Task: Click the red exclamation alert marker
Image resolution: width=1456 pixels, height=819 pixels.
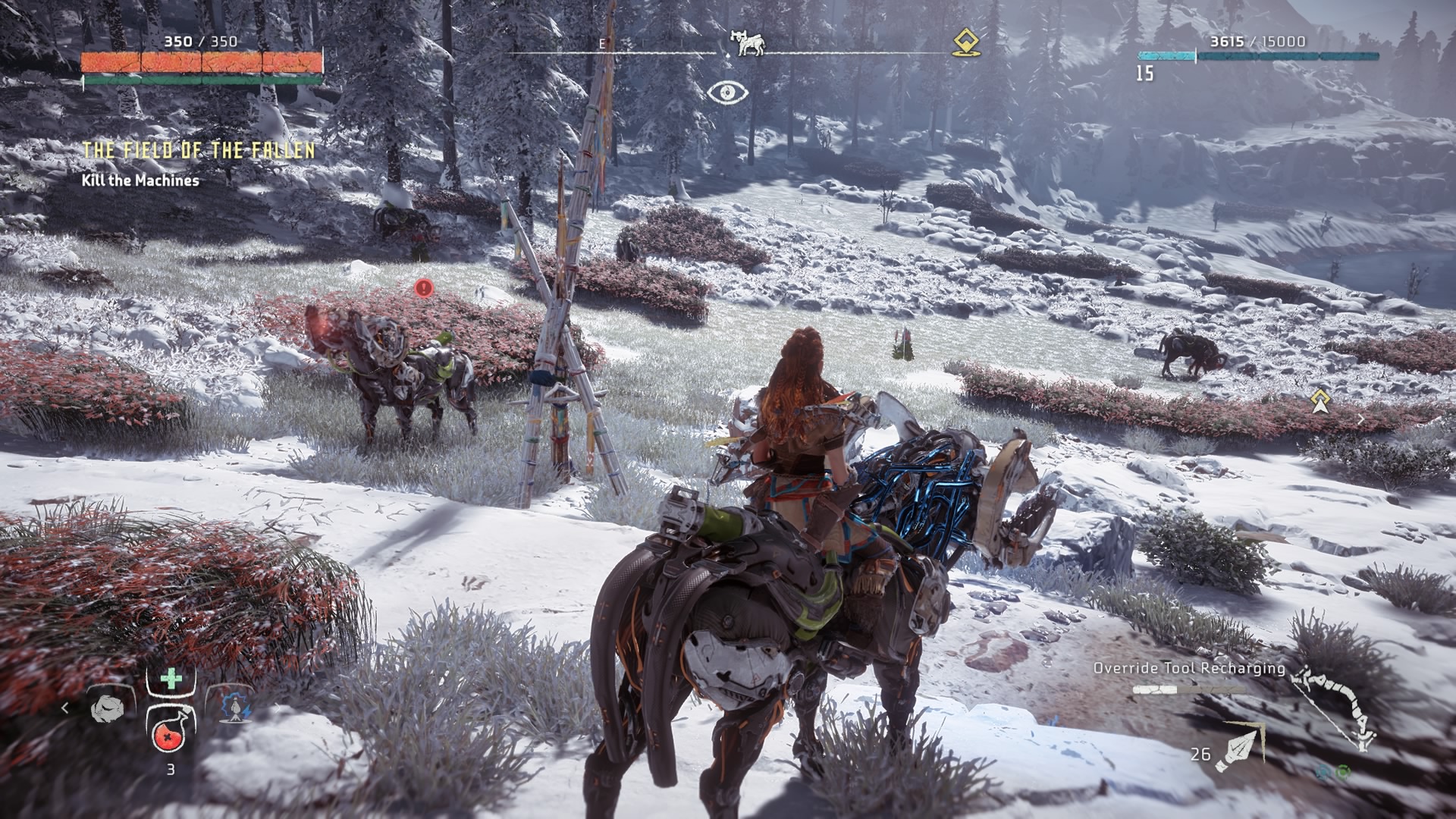Action: (x=424, y=288)
